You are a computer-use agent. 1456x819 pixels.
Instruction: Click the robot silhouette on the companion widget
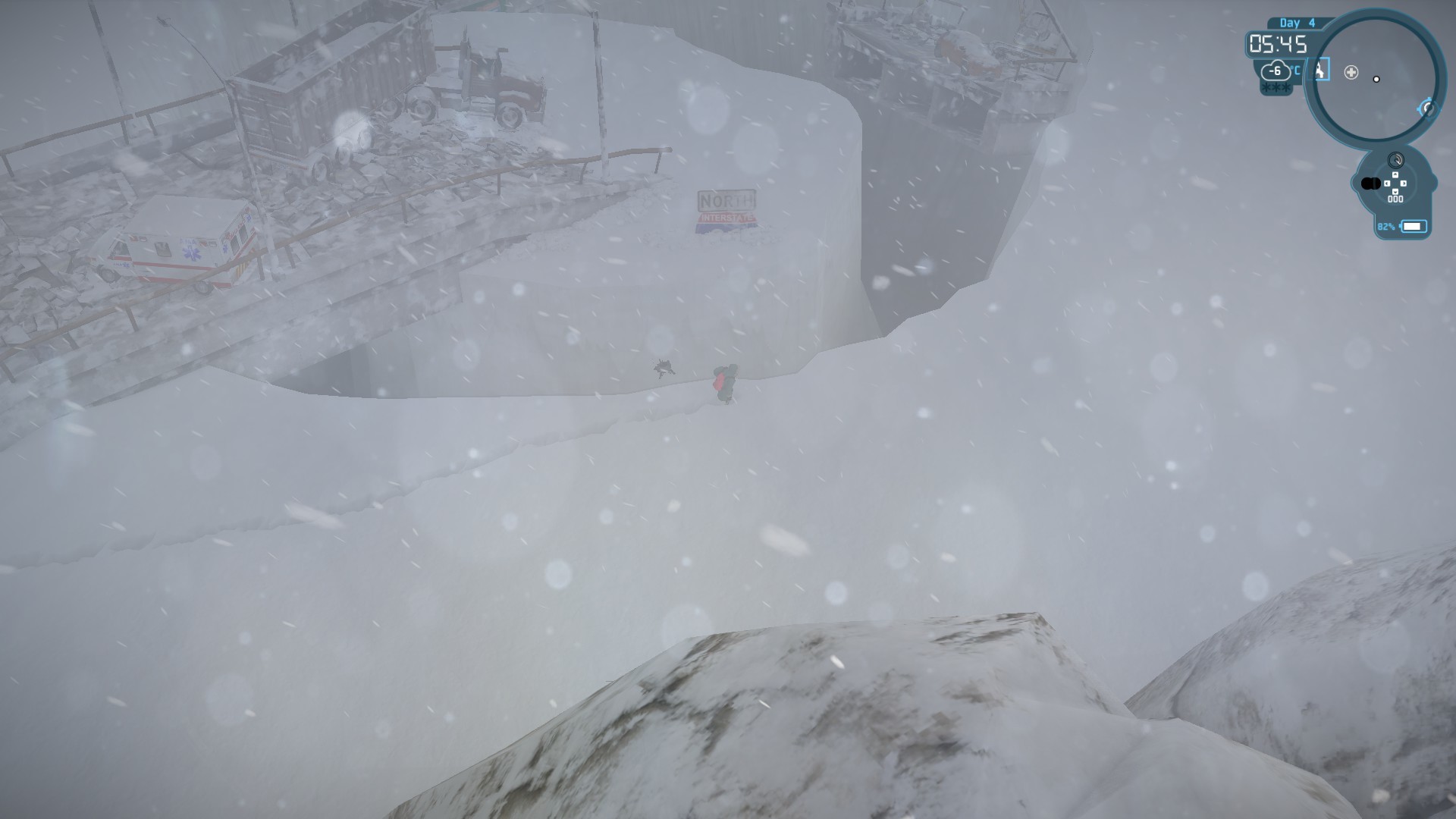pos(1371,184)
